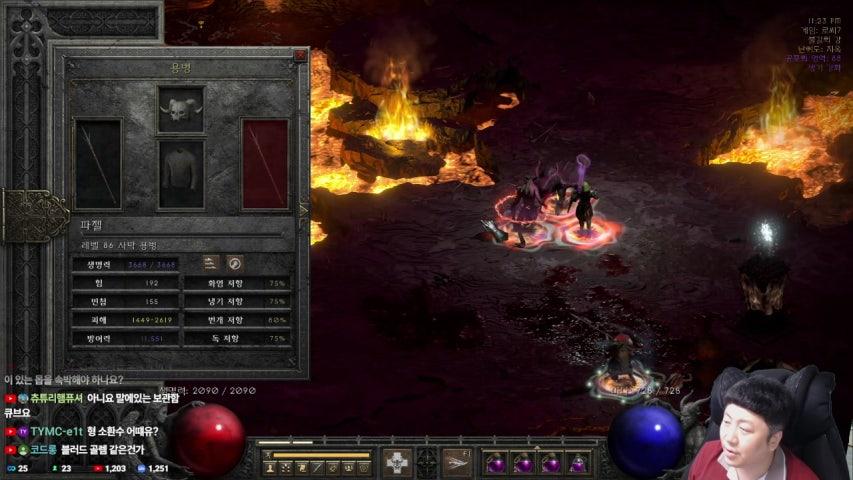Viewport: 853px width, 480px height.
Task: Select the mercenary's horned skull helmet slot
Action: click(181, 109)
